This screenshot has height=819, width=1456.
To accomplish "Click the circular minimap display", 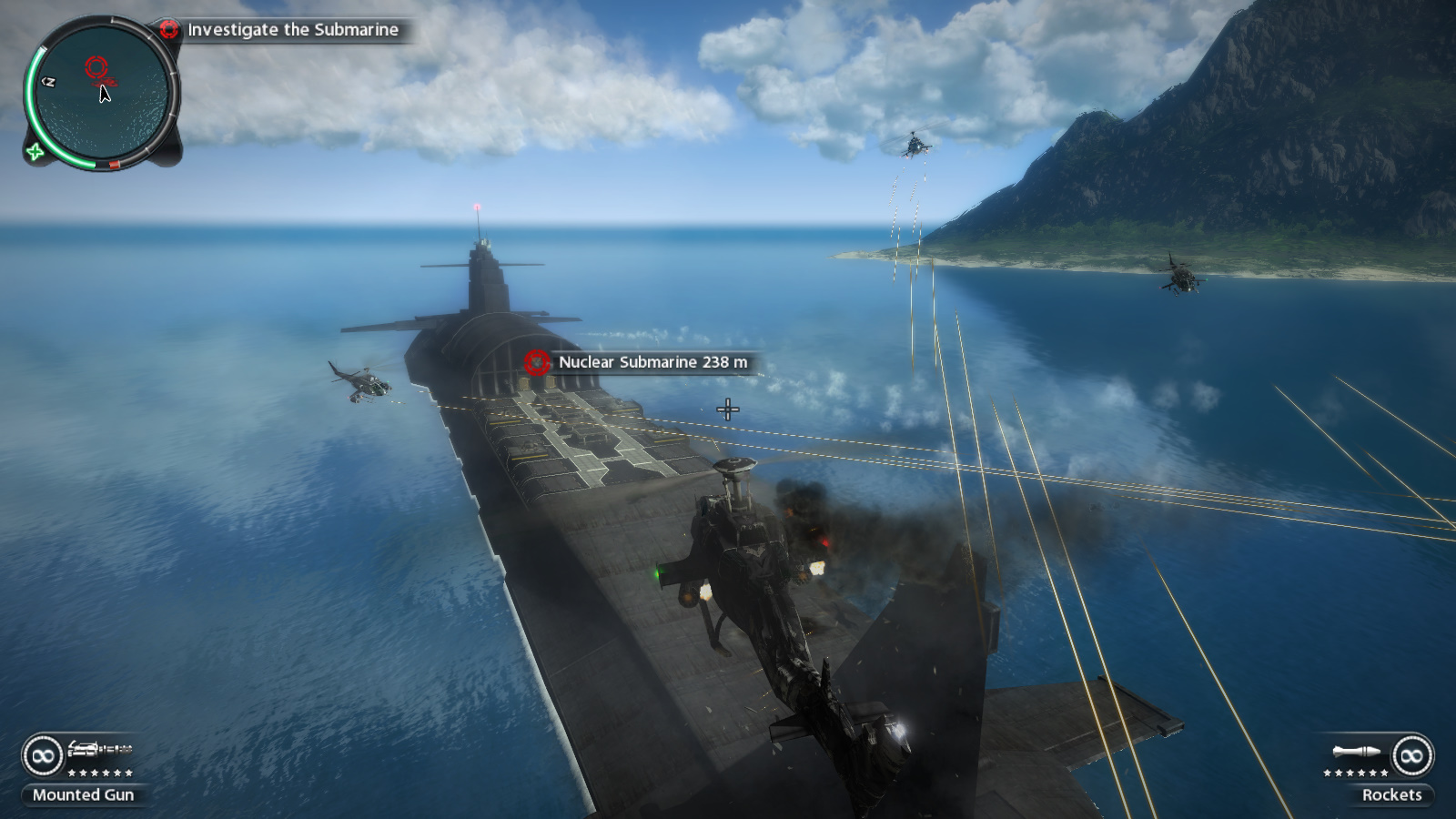I will pyautogui.click(x=101, y=96).
